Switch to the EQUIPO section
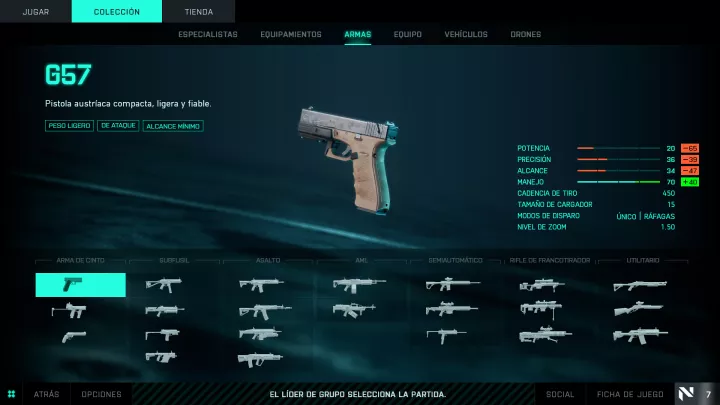Viewport: 720px width, 405px height. pyautogui.click(x=407, y=34)
